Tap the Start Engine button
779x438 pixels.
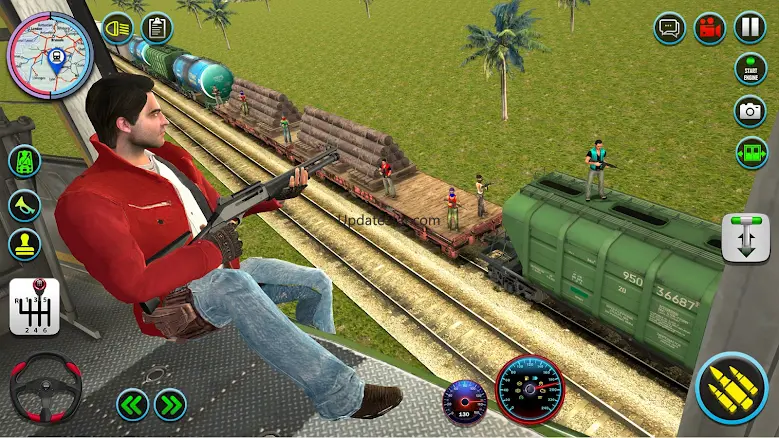coord(750,69)
